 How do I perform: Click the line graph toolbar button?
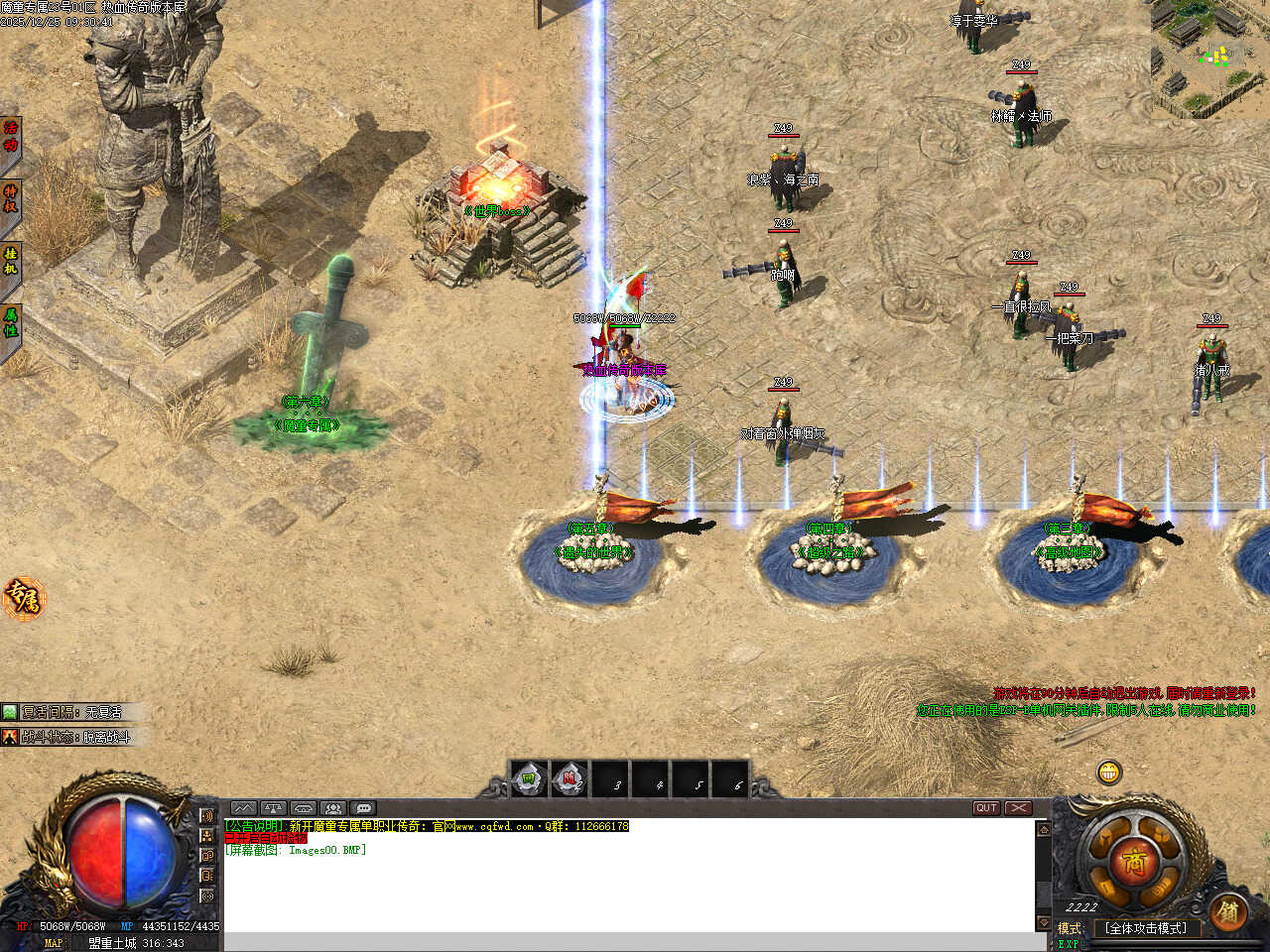(244, 808)
